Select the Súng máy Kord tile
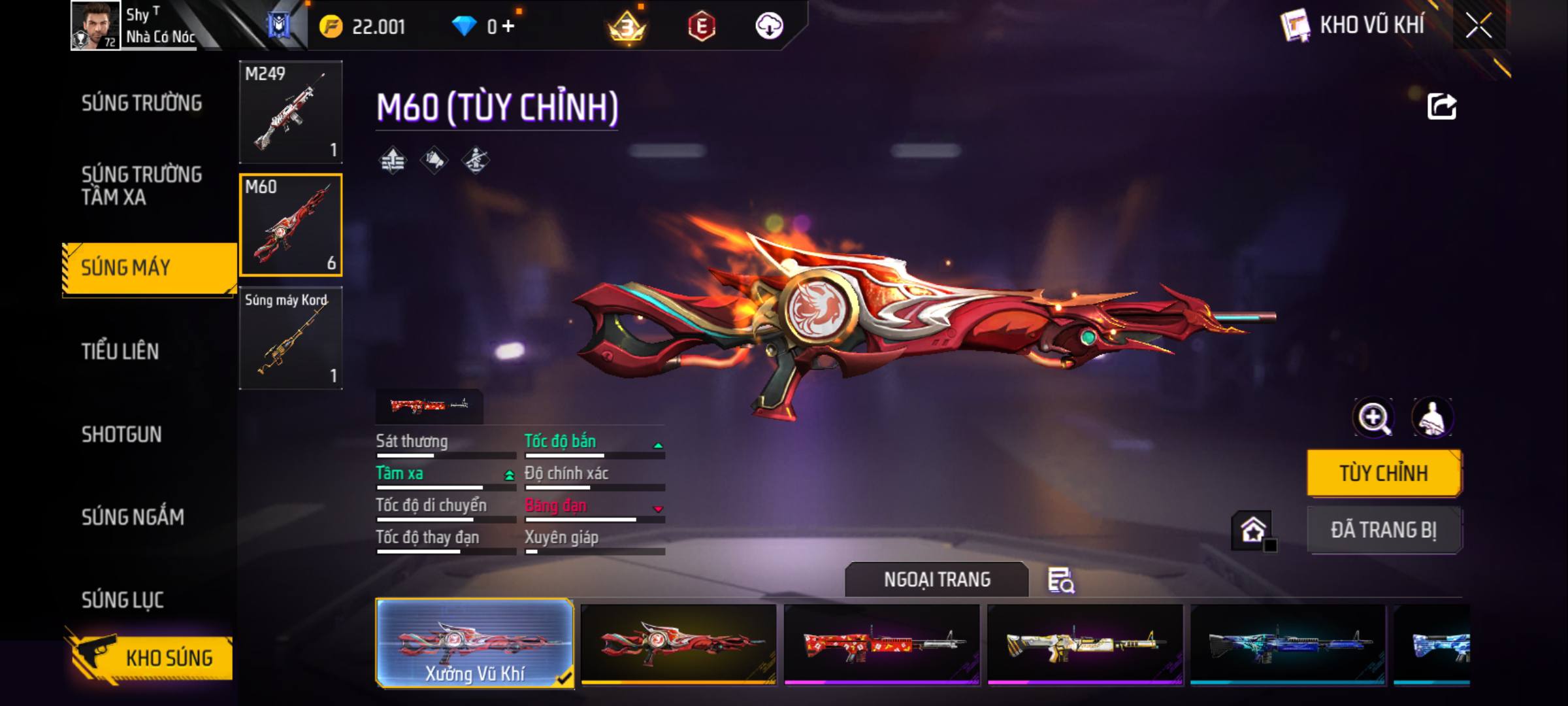 tap(291, 338)
